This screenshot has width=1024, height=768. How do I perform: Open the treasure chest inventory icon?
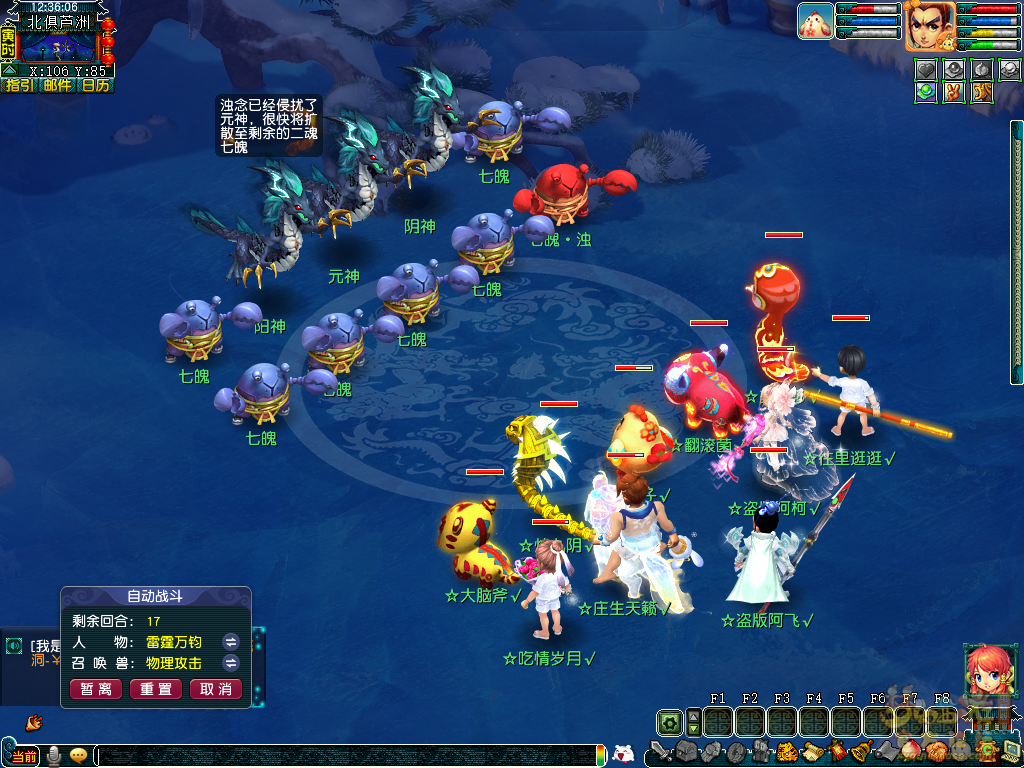coord(685,751)
